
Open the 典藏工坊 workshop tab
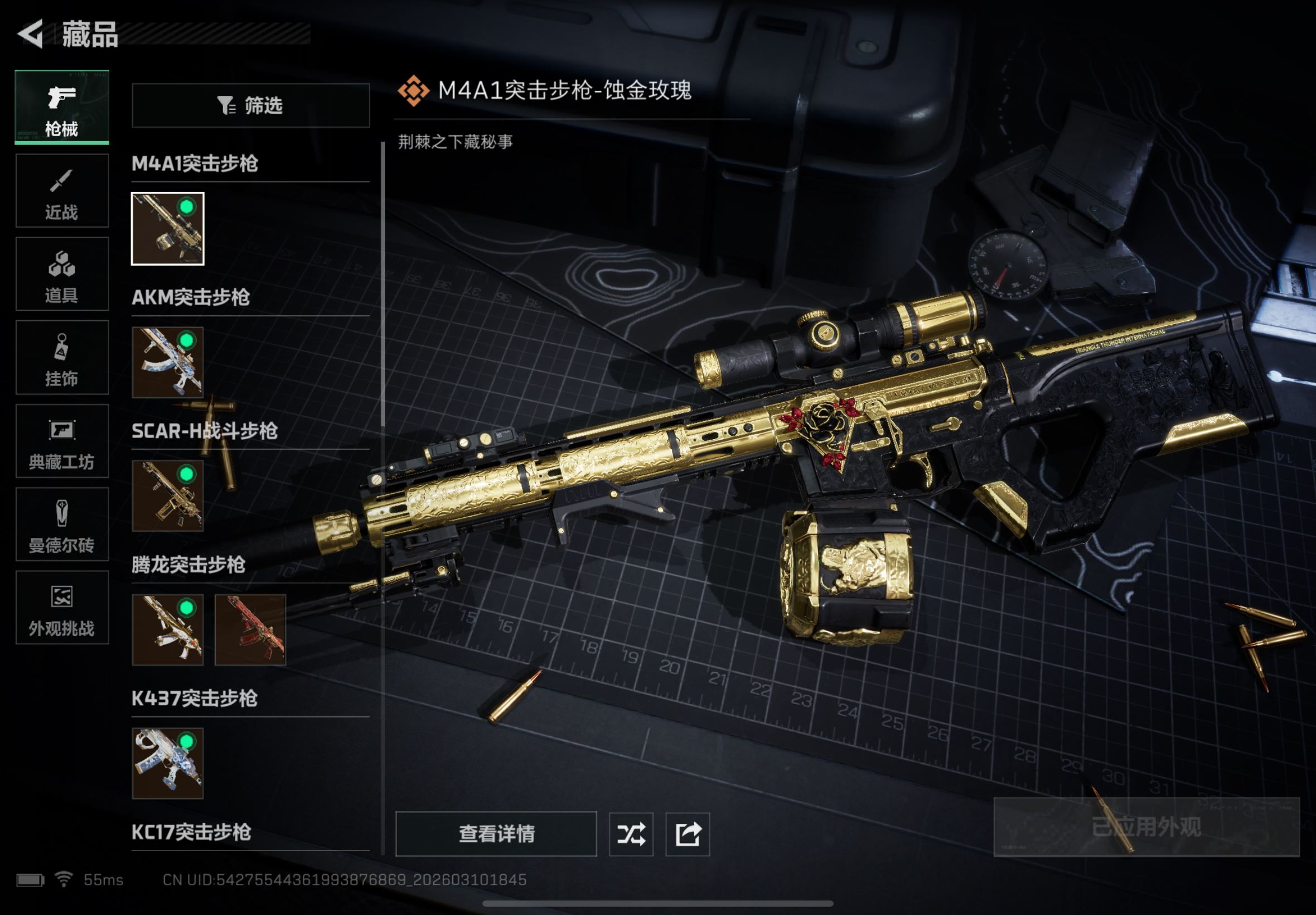tap(62, 440)
